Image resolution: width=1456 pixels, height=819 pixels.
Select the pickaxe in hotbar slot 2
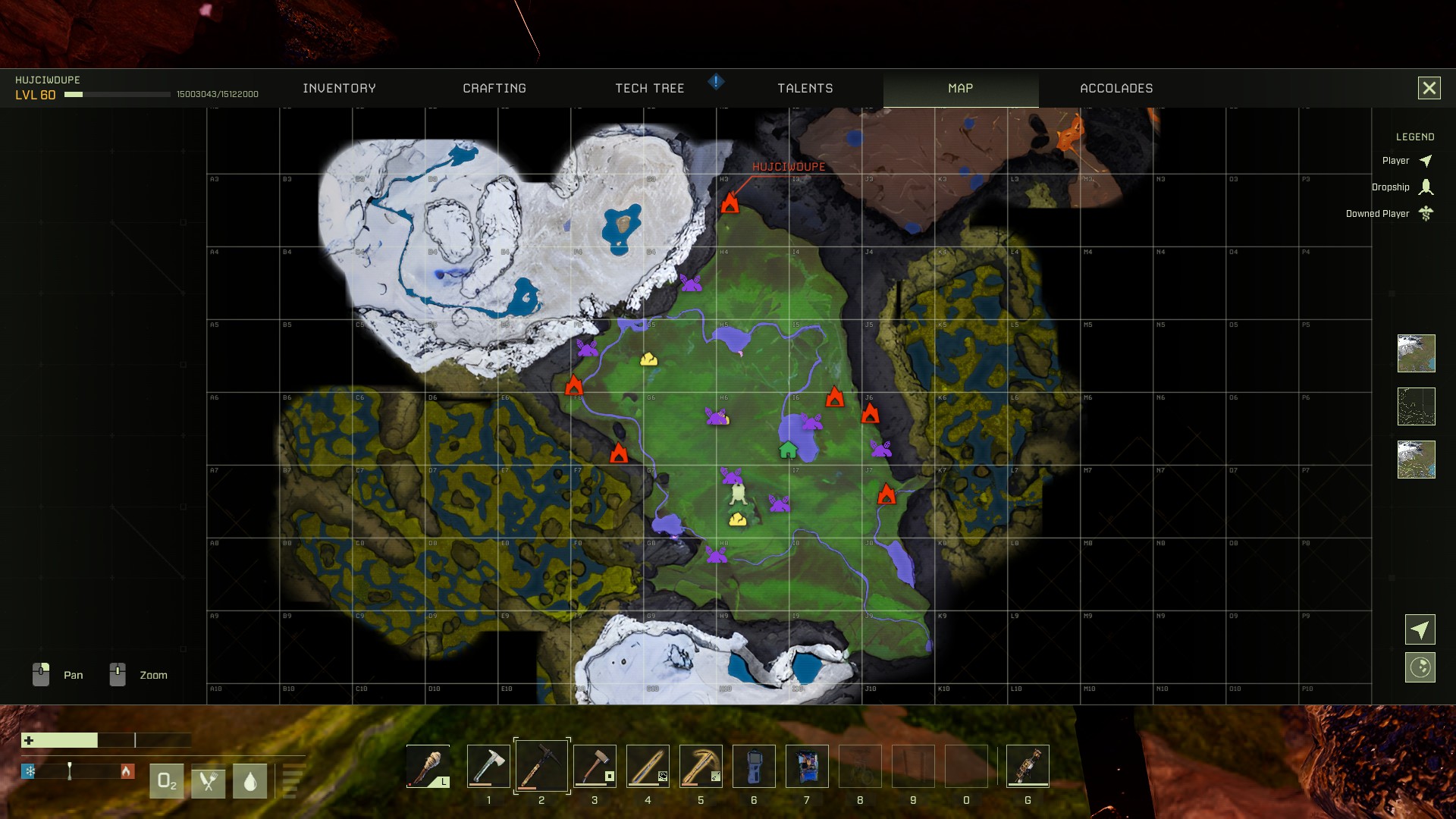[541, 766]
